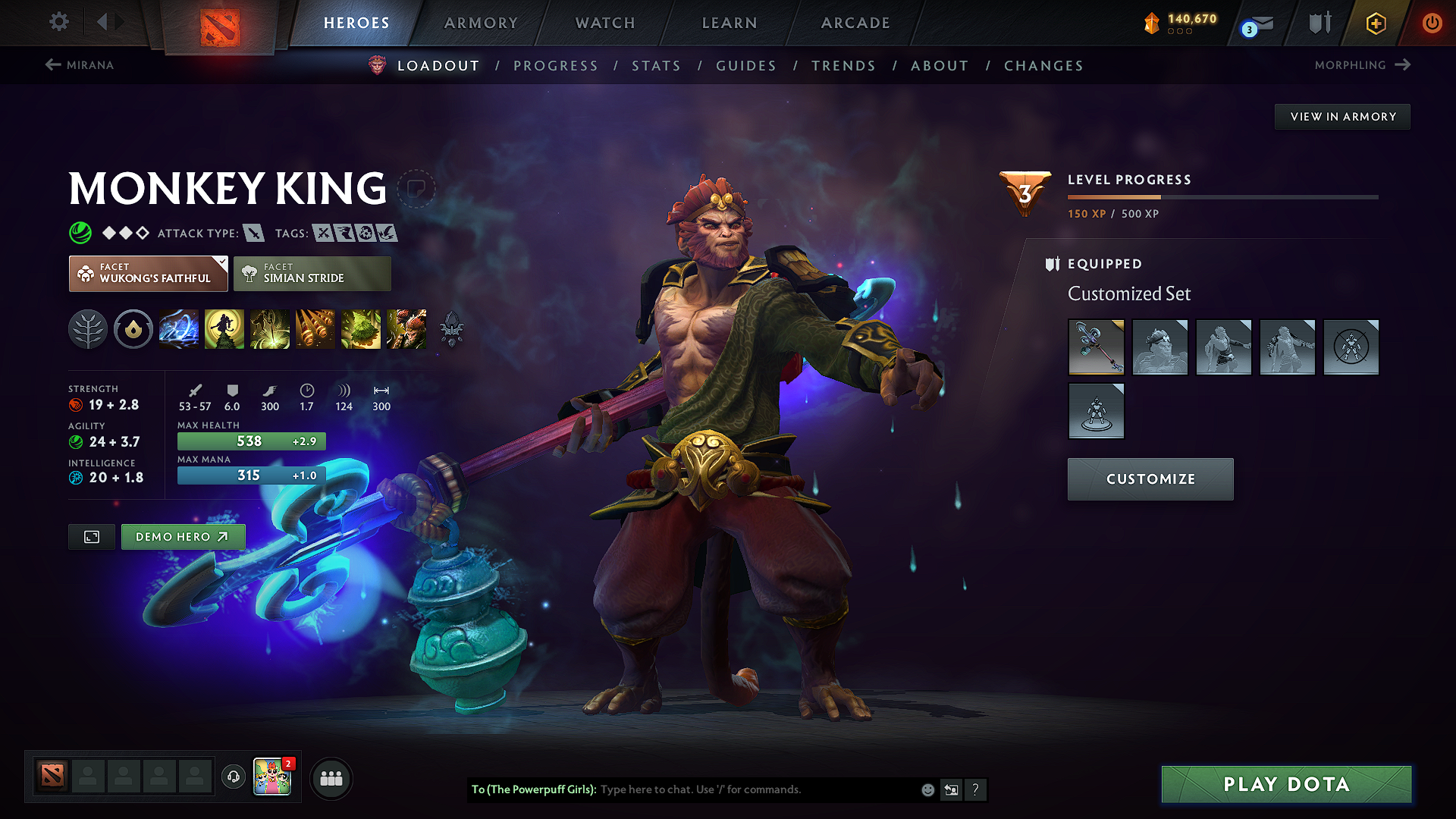
Task: Select the Boundless Strike ability icon
Action: pyautogui.click(x=179, y=329)
